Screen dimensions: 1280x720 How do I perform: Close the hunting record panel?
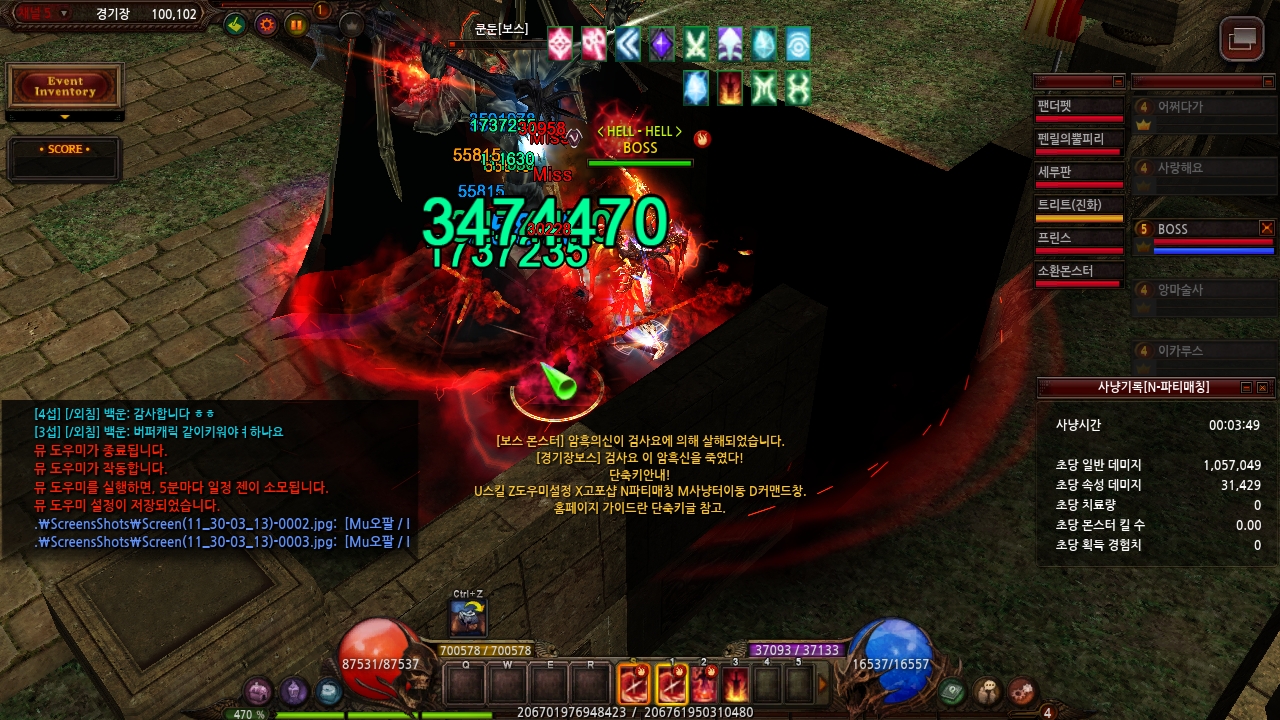click(x=1262, y=387)
